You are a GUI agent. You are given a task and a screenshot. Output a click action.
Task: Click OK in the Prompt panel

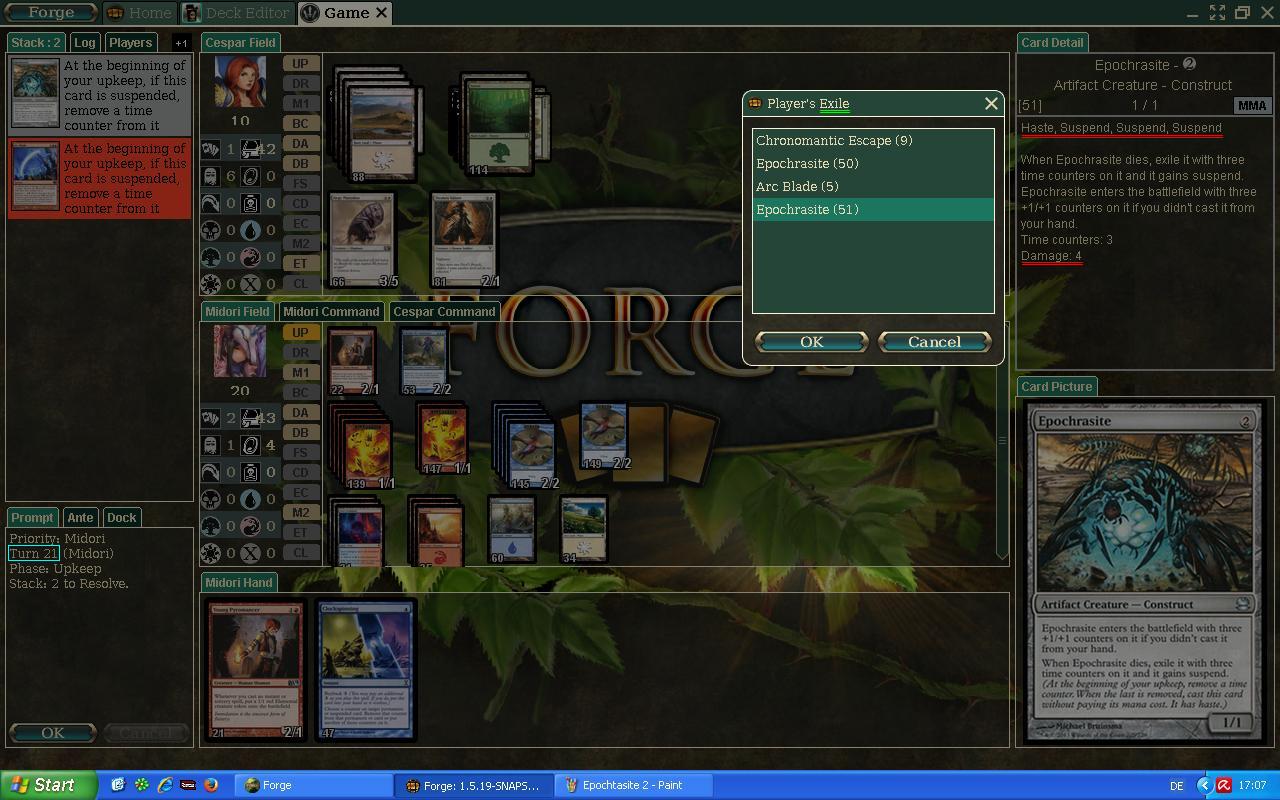pos(53,733)
